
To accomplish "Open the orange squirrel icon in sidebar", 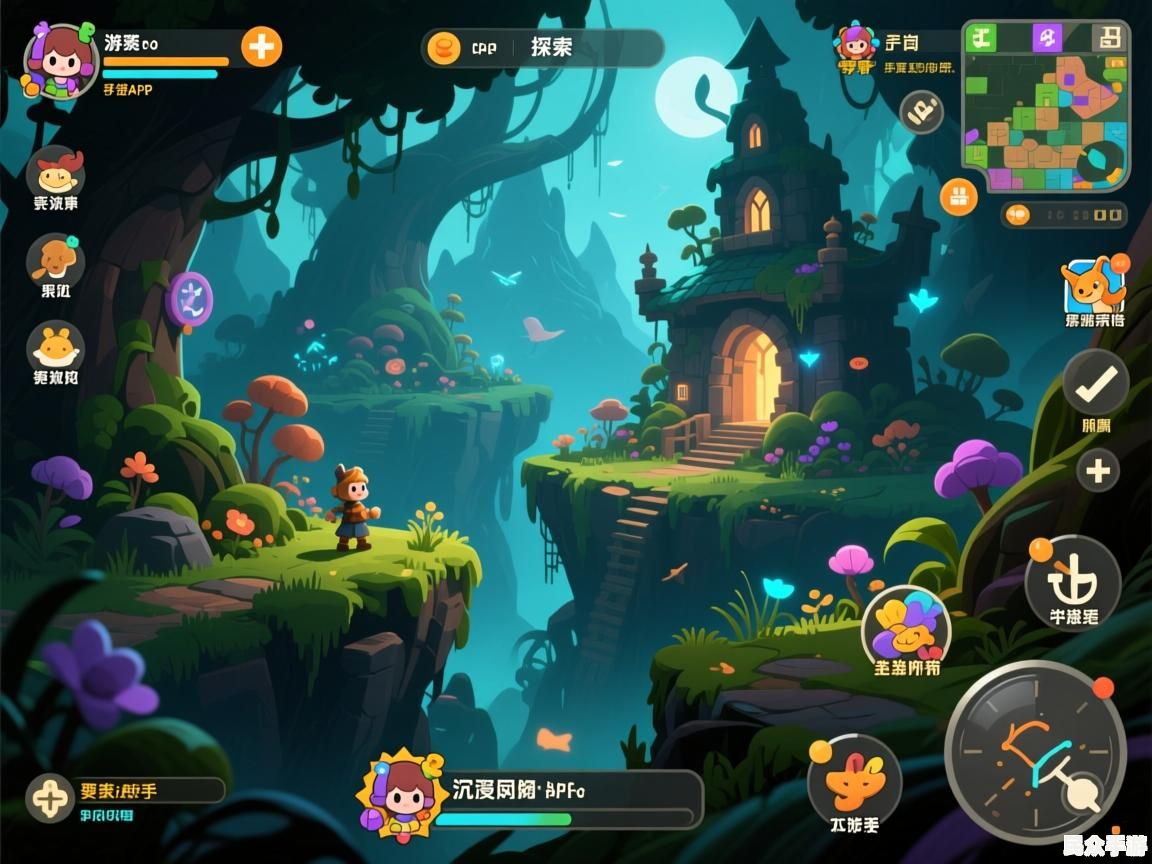I will (55, 260).
